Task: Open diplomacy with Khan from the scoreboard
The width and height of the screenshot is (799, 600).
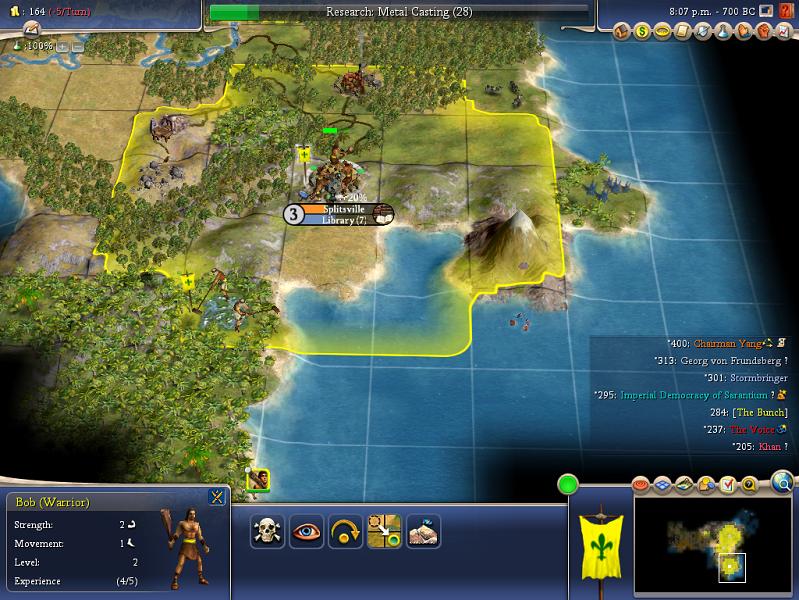Action: (768, 446)
